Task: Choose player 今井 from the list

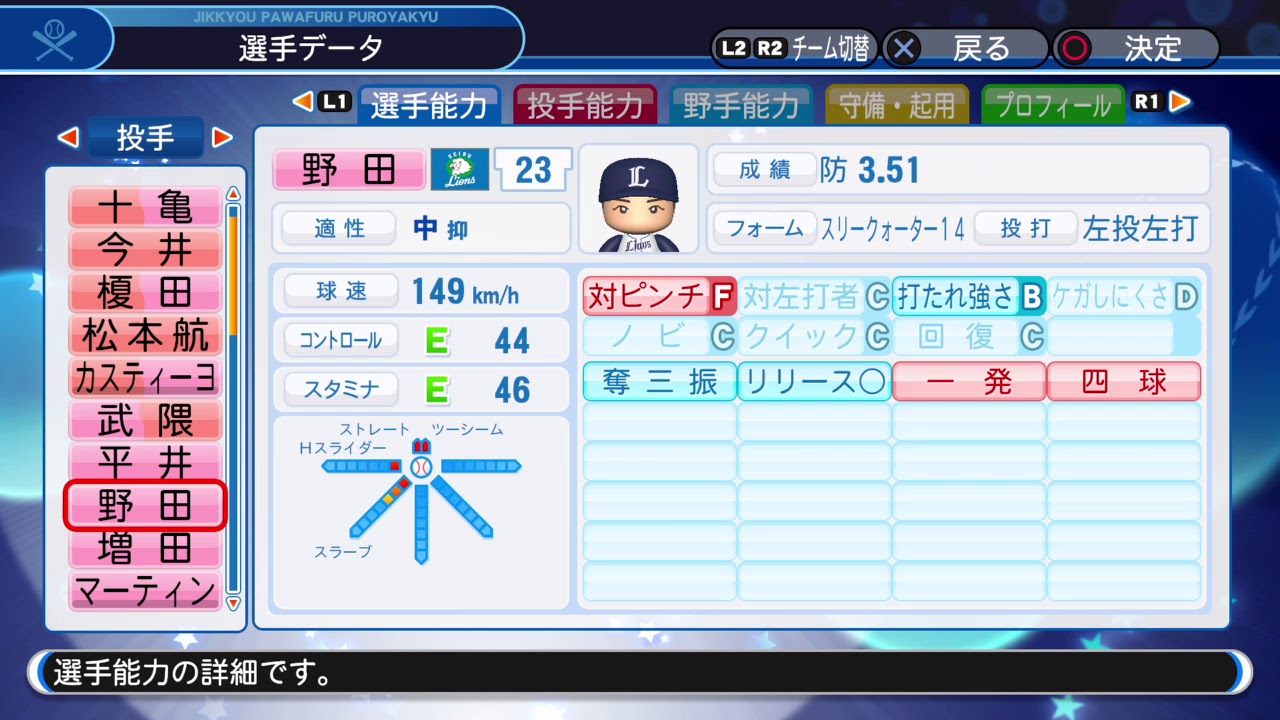Action: pyautogui.click(x=145, y=250)
